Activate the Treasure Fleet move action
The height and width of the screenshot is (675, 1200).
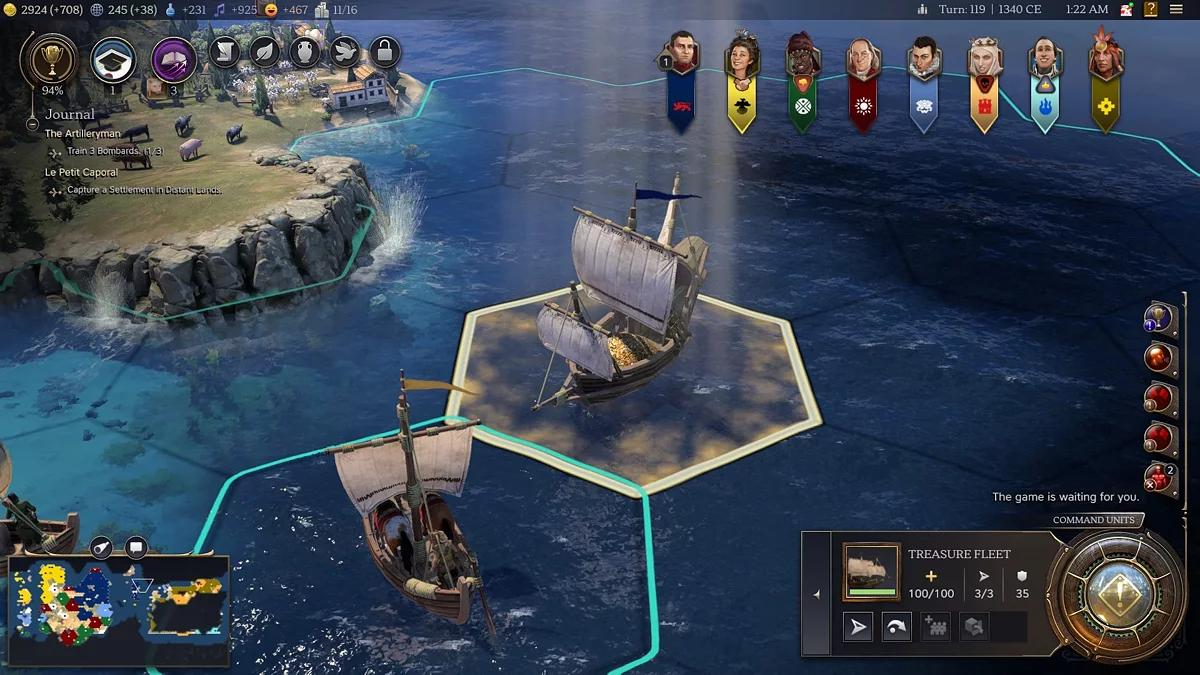(859, 627)
